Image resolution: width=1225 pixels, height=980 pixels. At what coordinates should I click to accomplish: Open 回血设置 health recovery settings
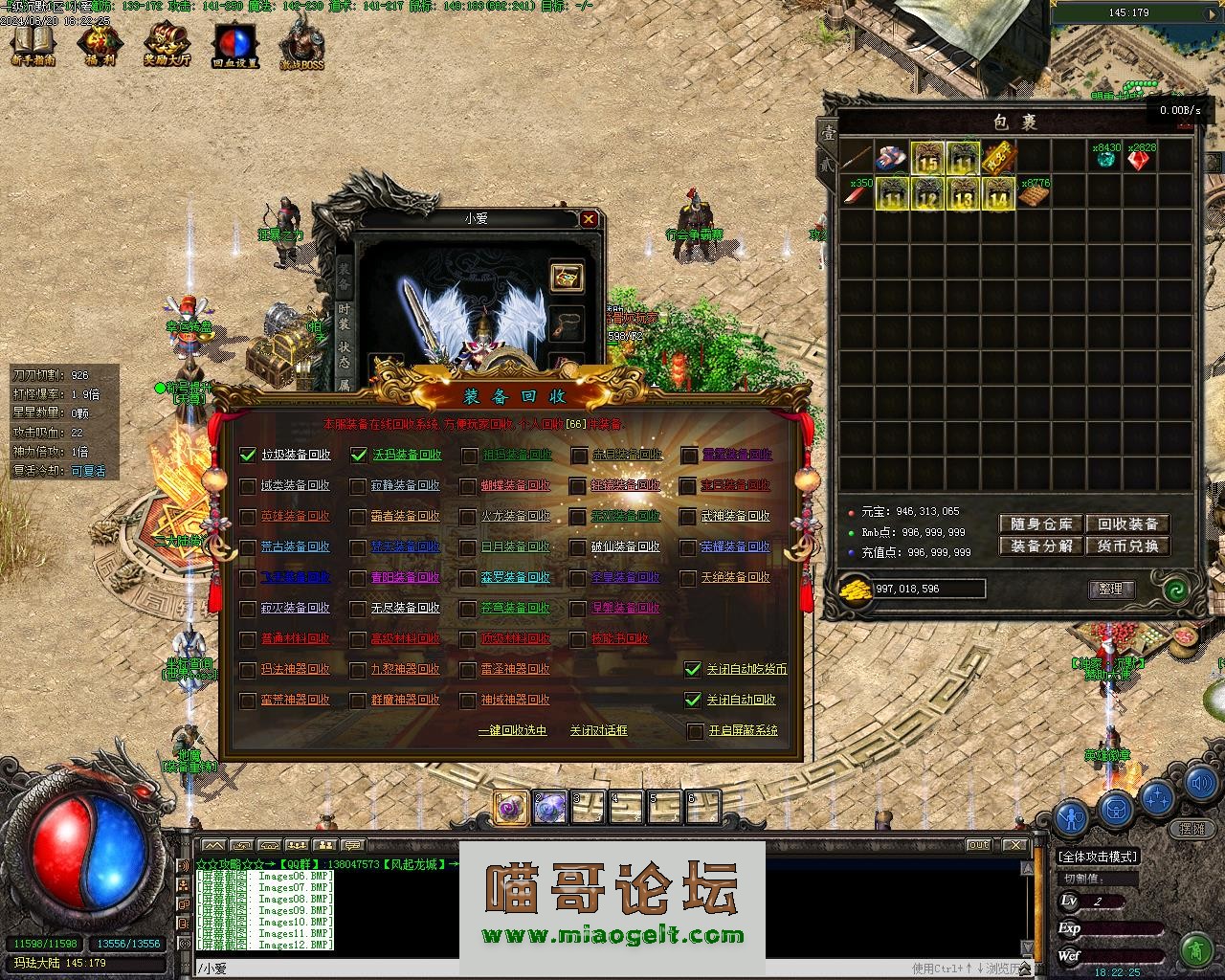(x=234, y=45)
